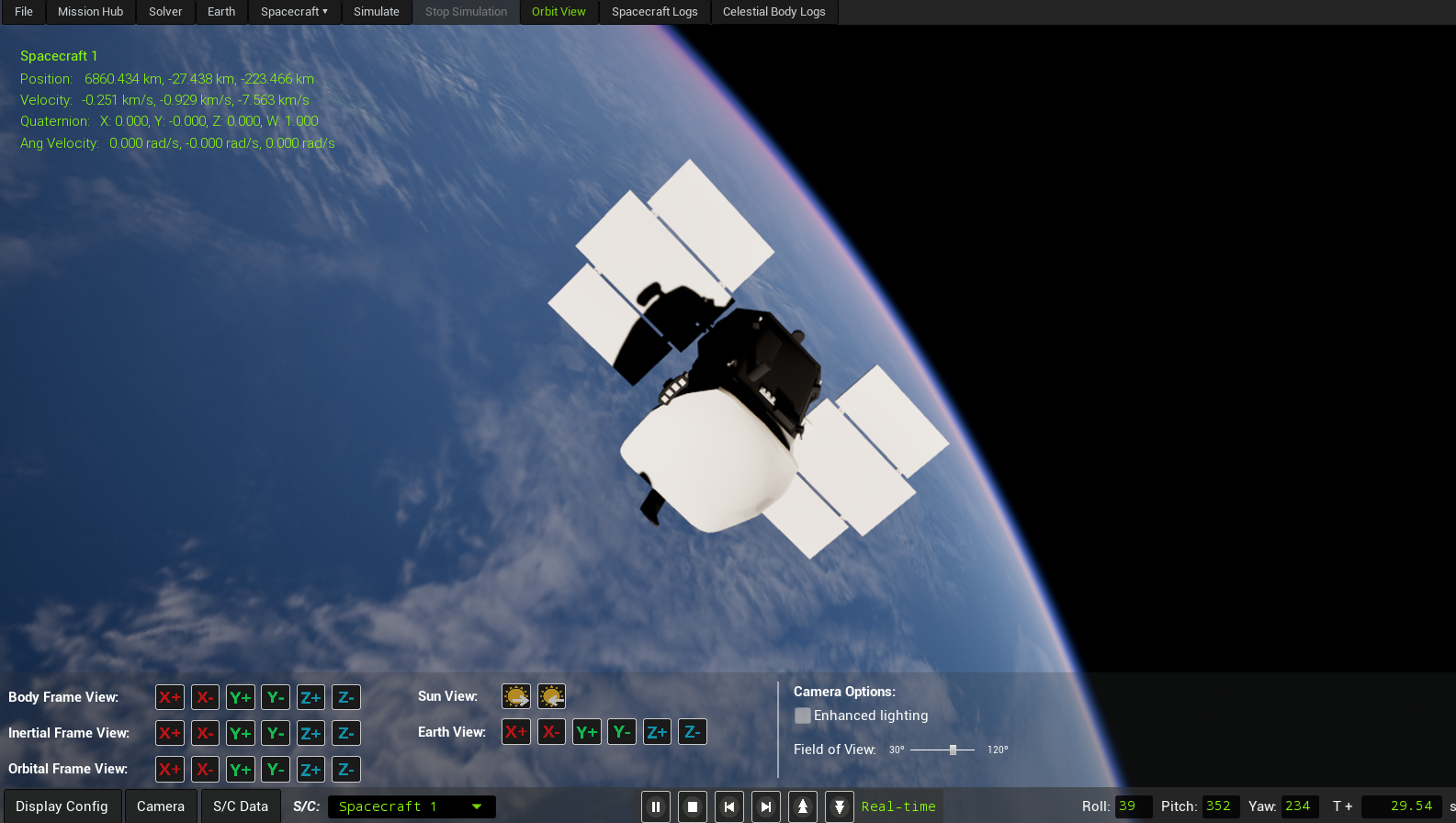Switch to the Orbit View tab

(559, 12)
